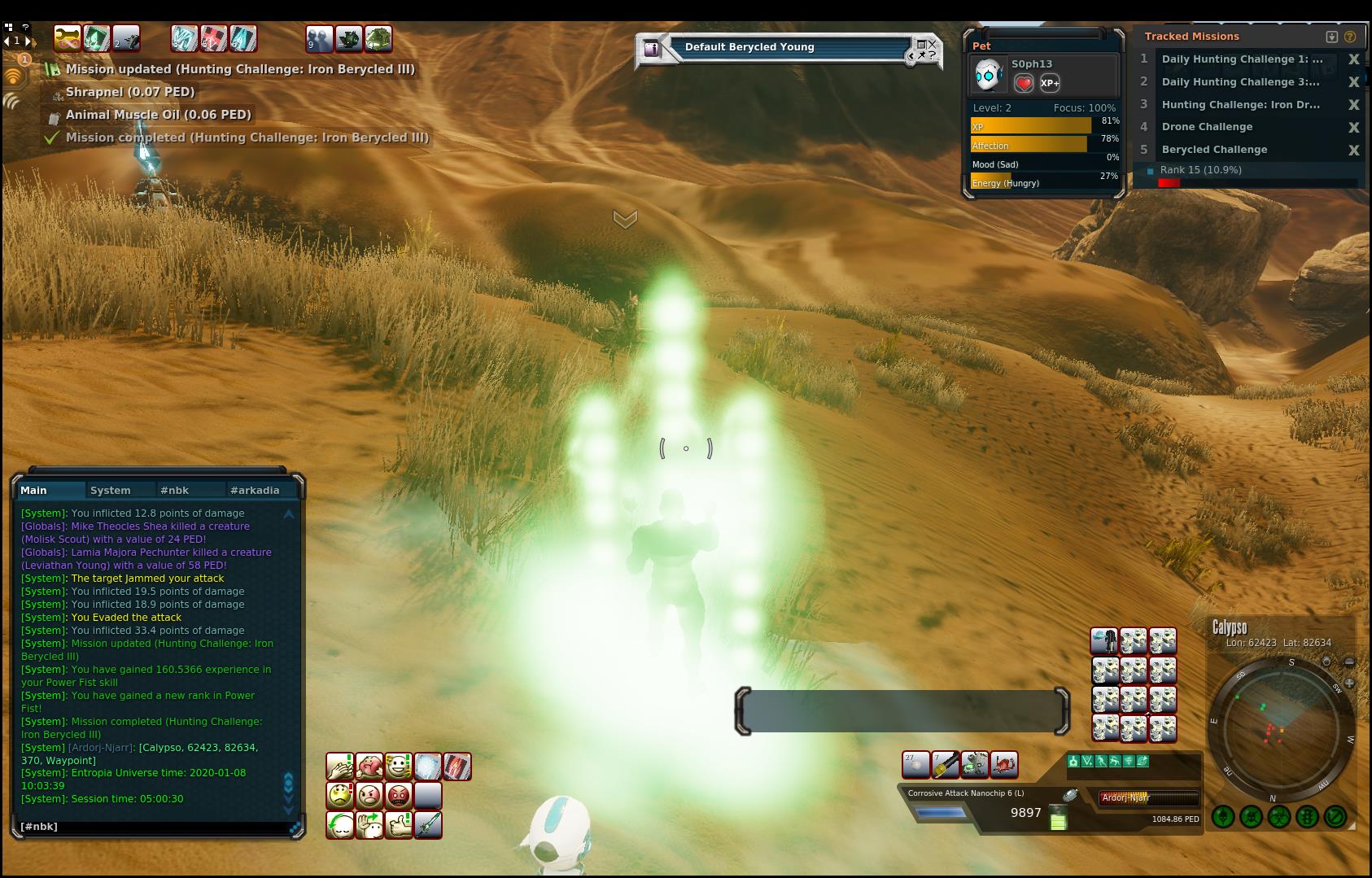Screen dimensions: 1372x878
Task: Go to the next hotbar page arrow
Action: 28,40
